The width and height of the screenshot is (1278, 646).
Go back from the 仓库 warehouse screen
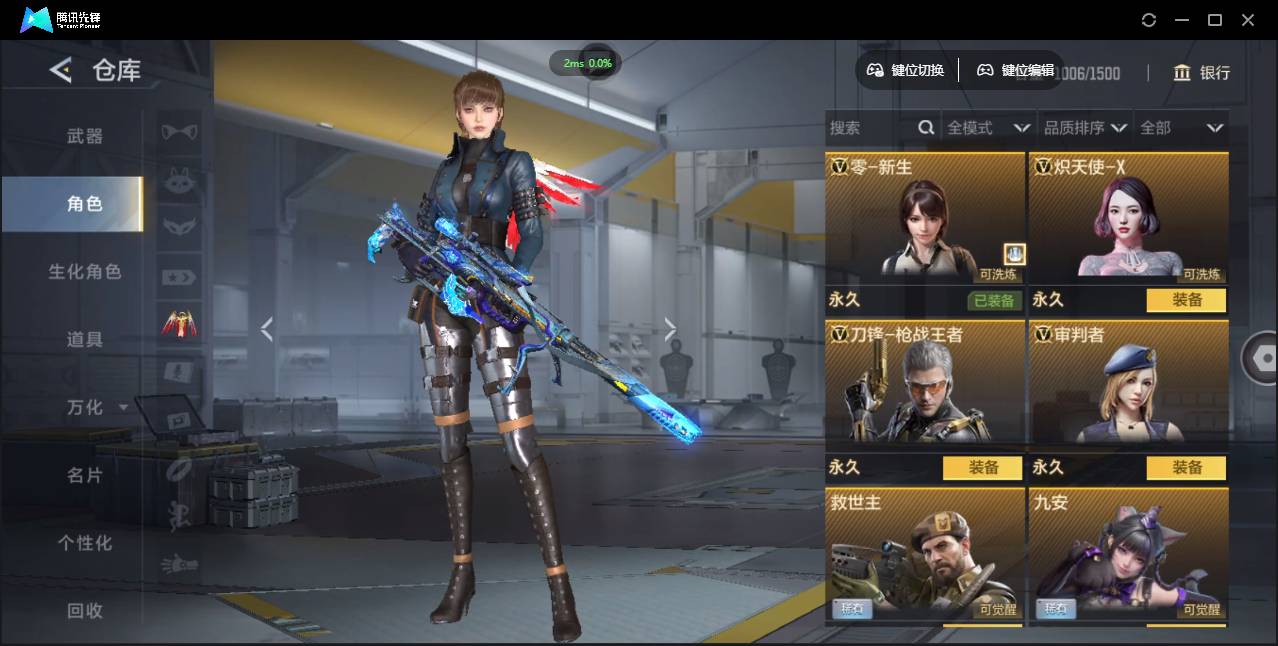pos(61,70)
